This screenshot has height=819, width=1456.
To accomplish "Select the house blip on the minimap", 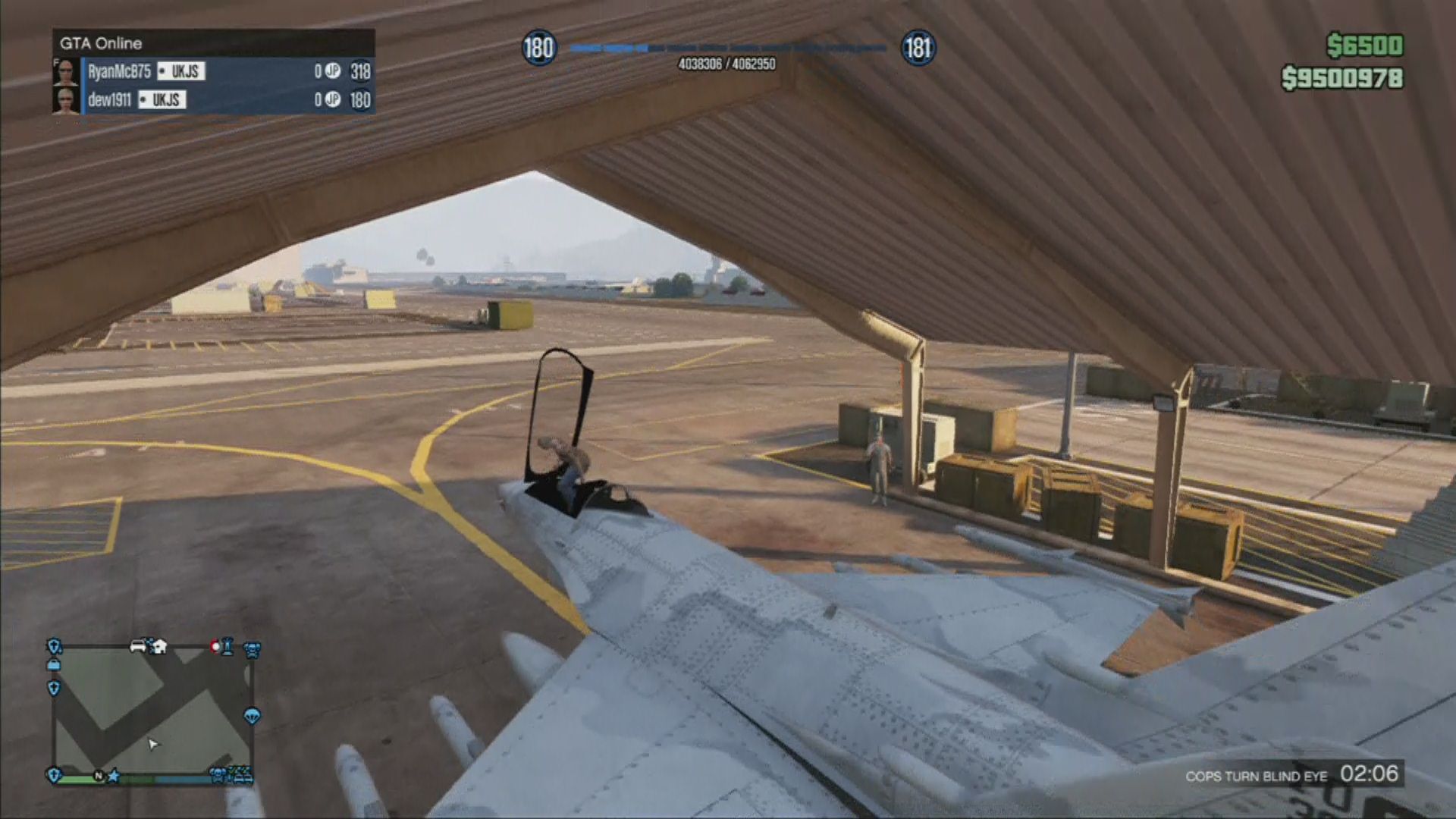I will 159,647.
